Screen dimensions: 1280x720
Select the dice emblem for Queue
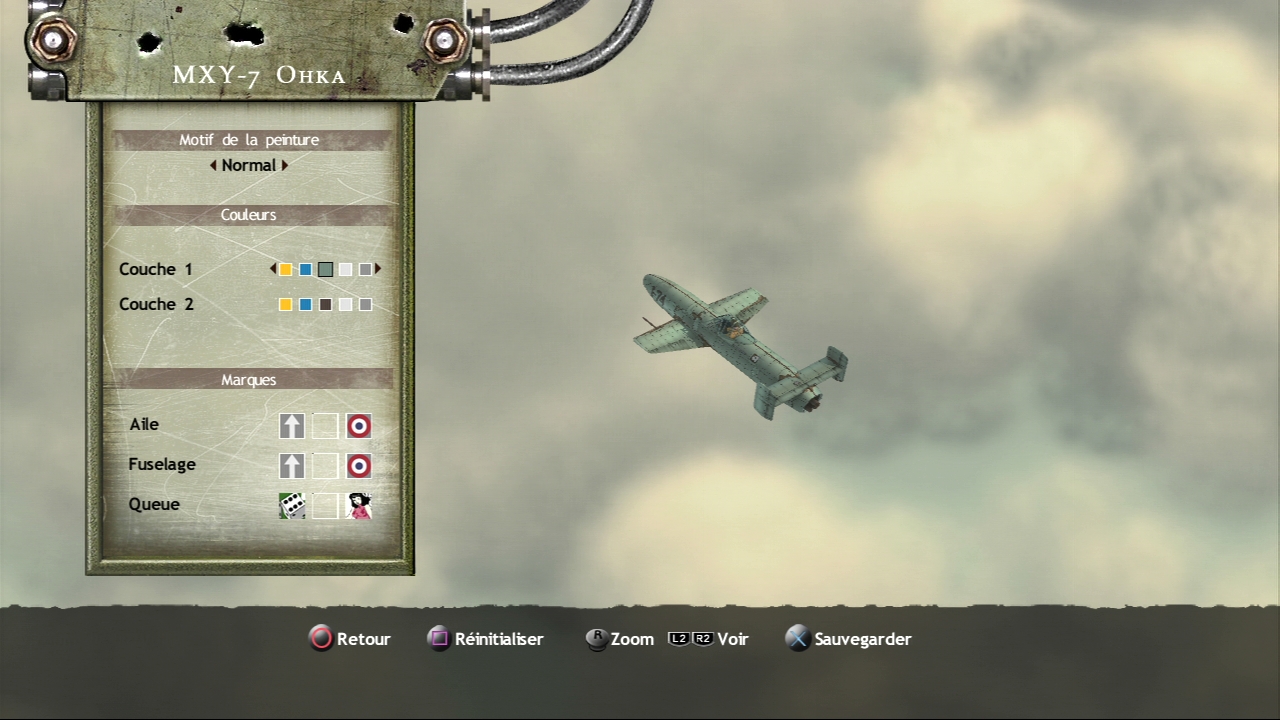pos(292,506)
